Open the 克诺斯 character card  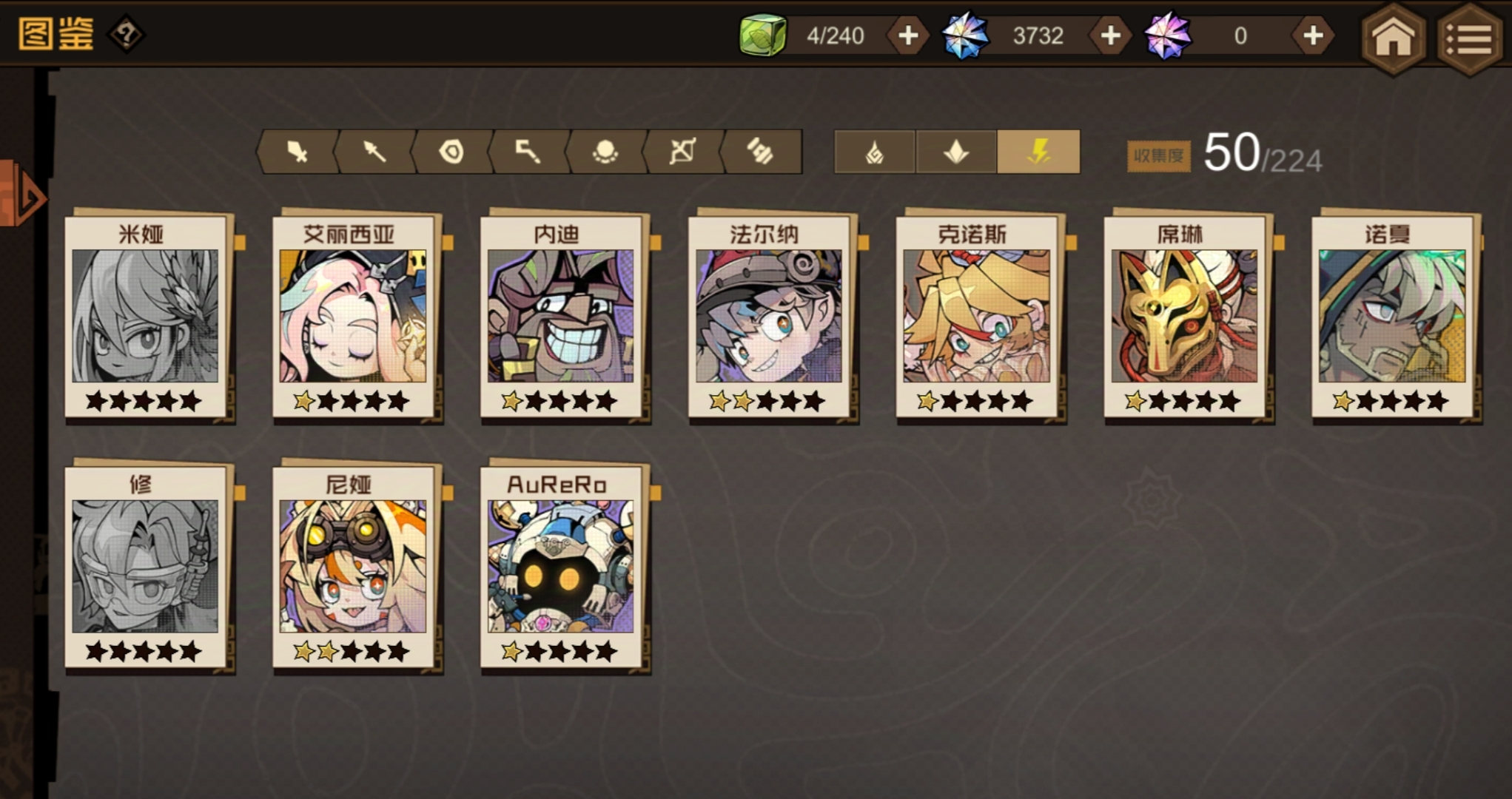[976, 317]
